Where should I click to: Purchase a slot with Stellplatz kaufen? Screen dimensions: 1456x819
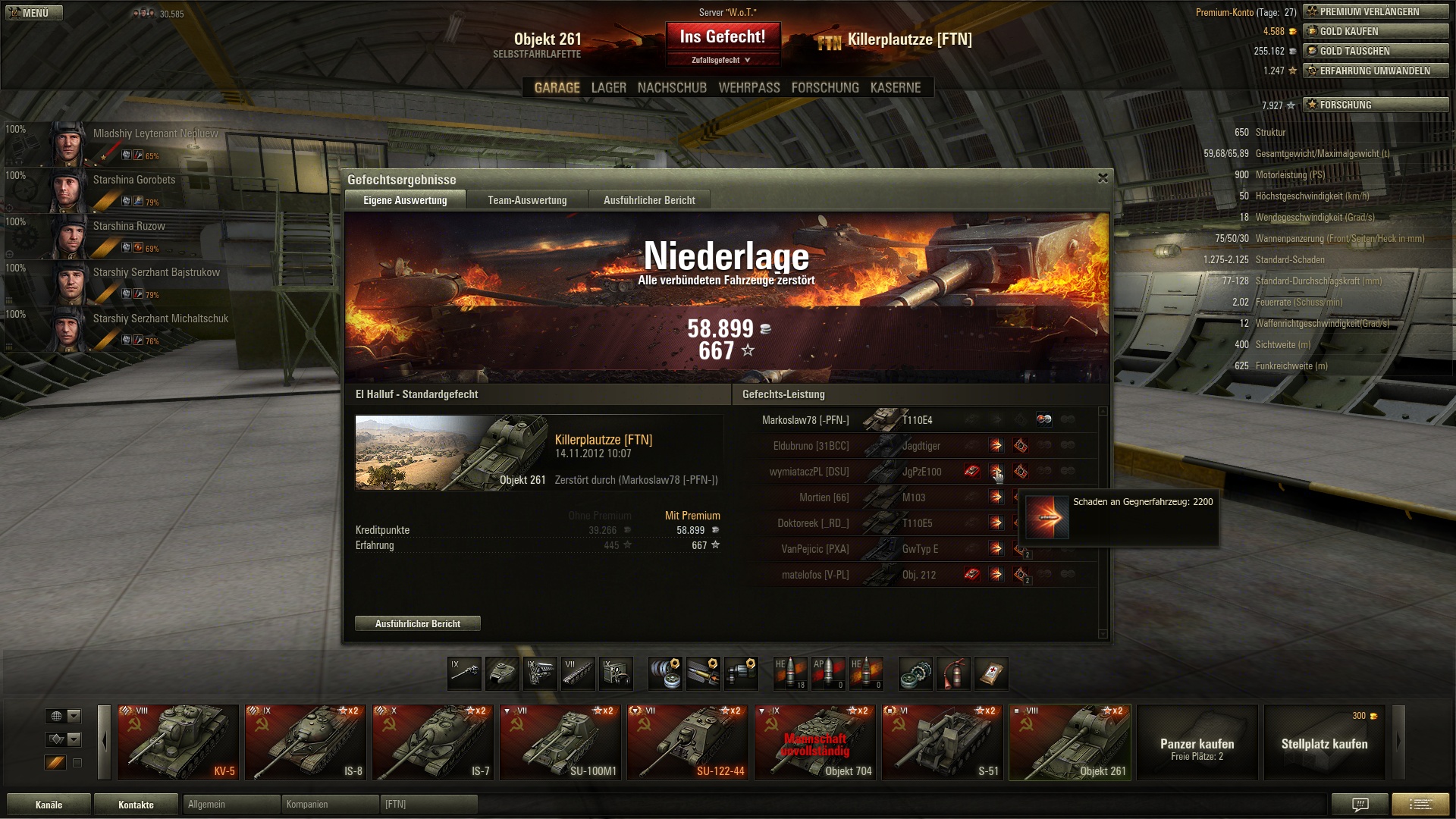click(1324, 743)
